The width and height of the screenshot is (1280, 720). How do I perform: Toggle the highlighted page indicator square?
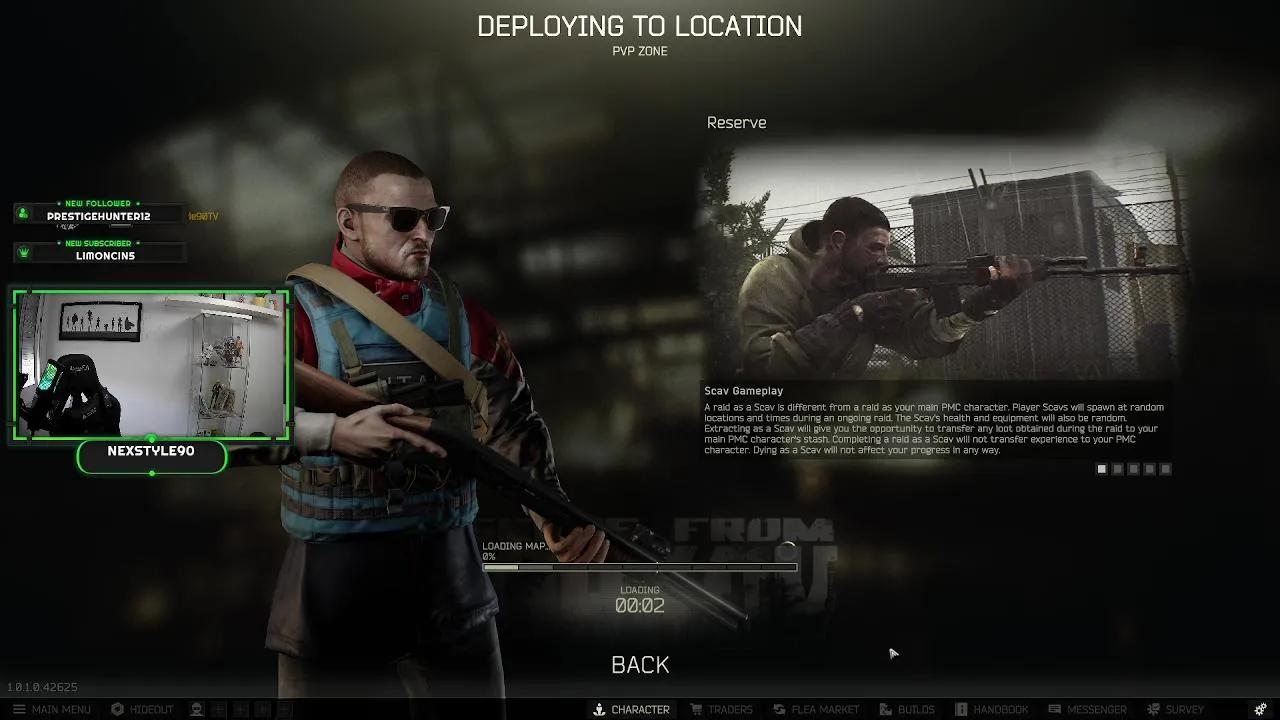pyautogui.click(x=1101, y=468)
